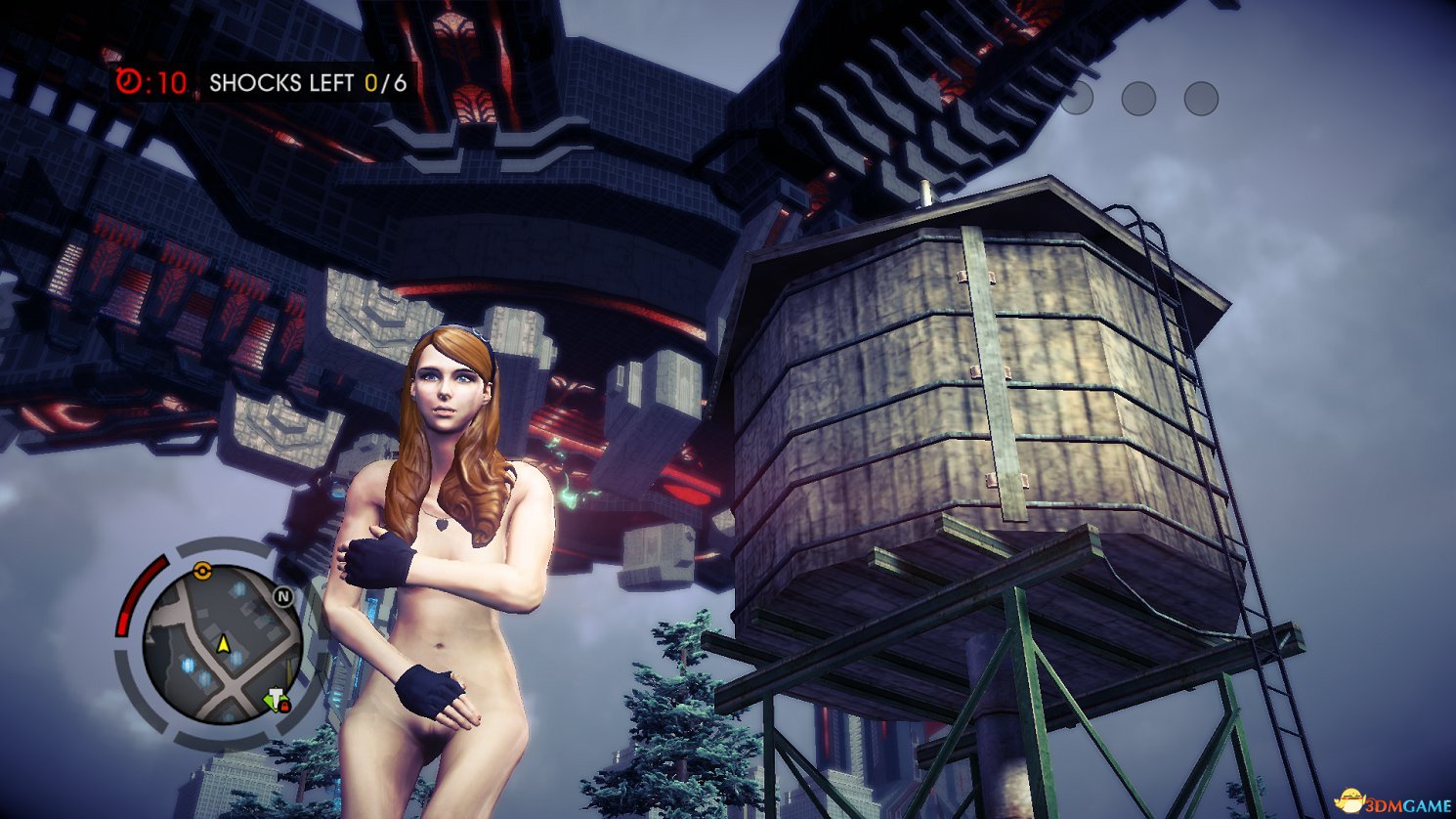1456x819 pixels.
Task: Click the north compass marker on minimap
Action: pyautogui.click(x=283, y=596)
